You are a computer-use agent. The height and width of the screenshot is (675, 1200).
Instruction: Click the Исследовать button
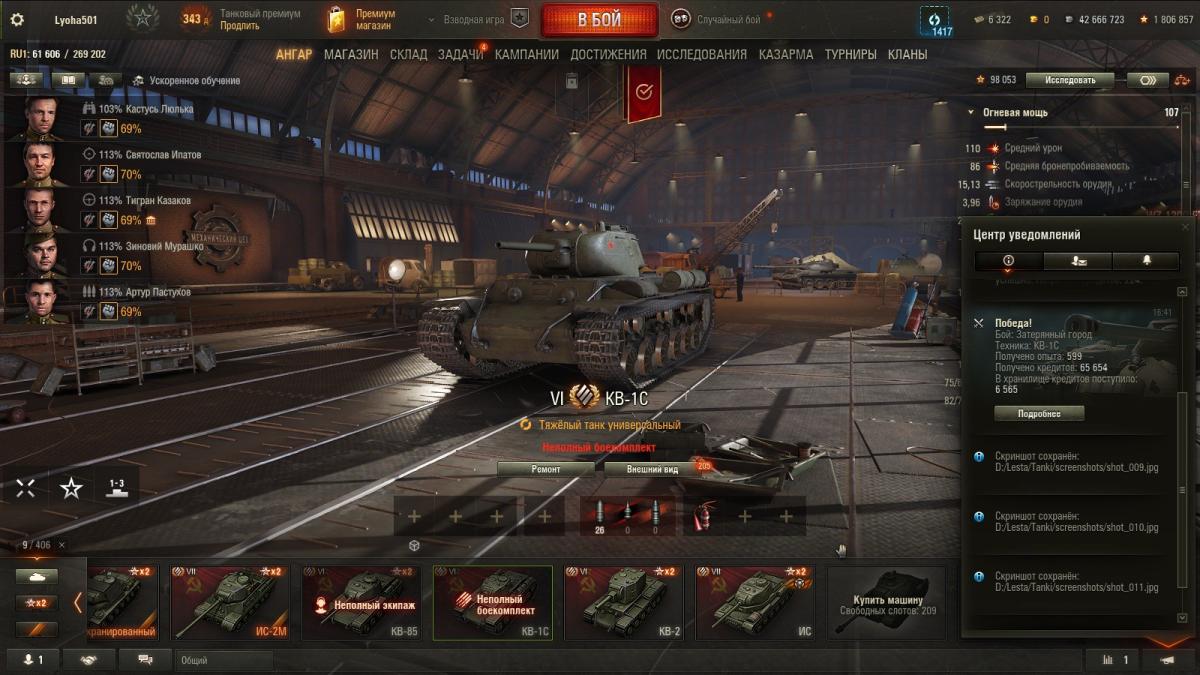[1069, 80]
